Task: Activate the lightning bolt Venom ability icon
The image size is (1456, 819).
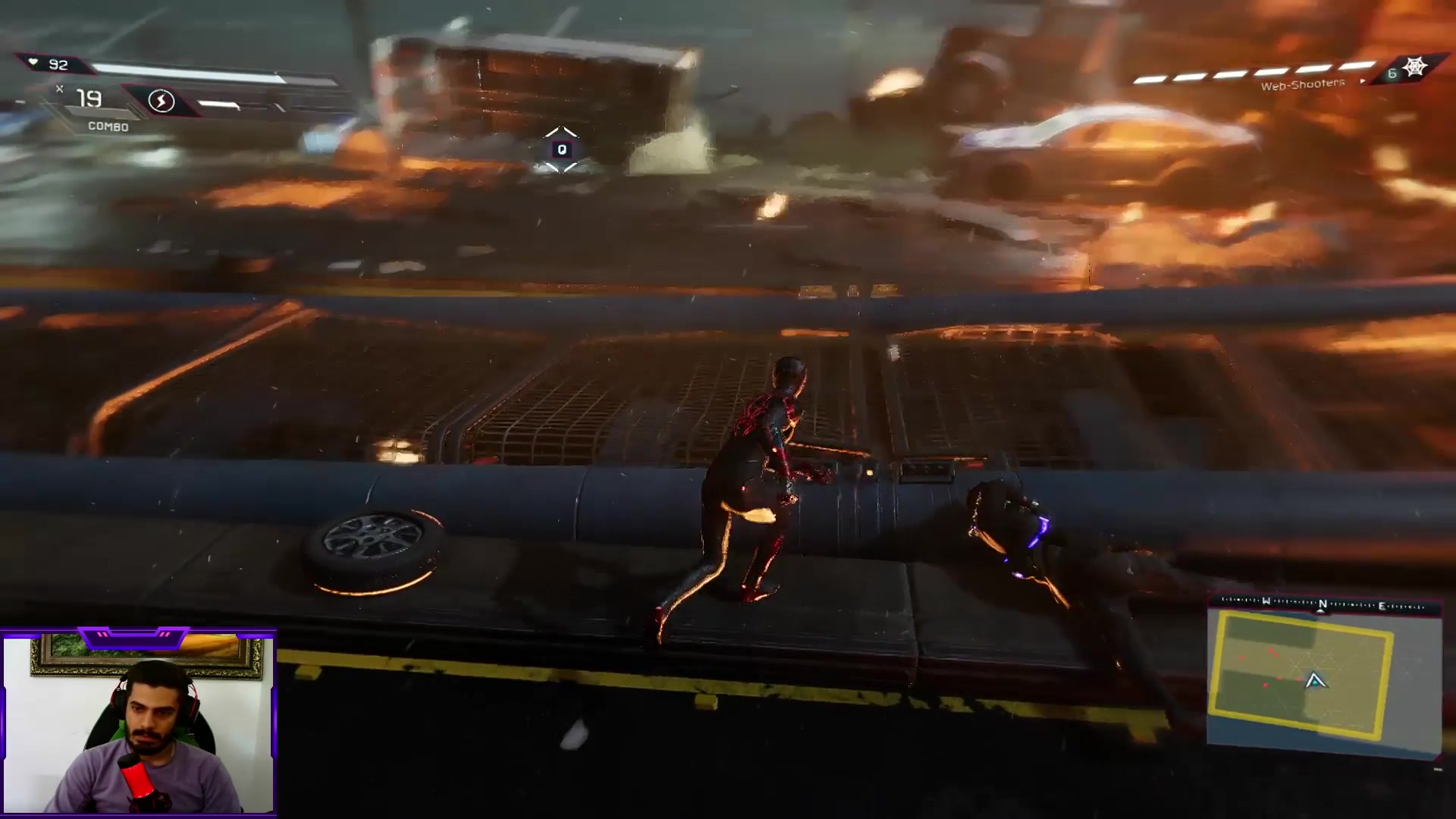Action: pos(161,101)
